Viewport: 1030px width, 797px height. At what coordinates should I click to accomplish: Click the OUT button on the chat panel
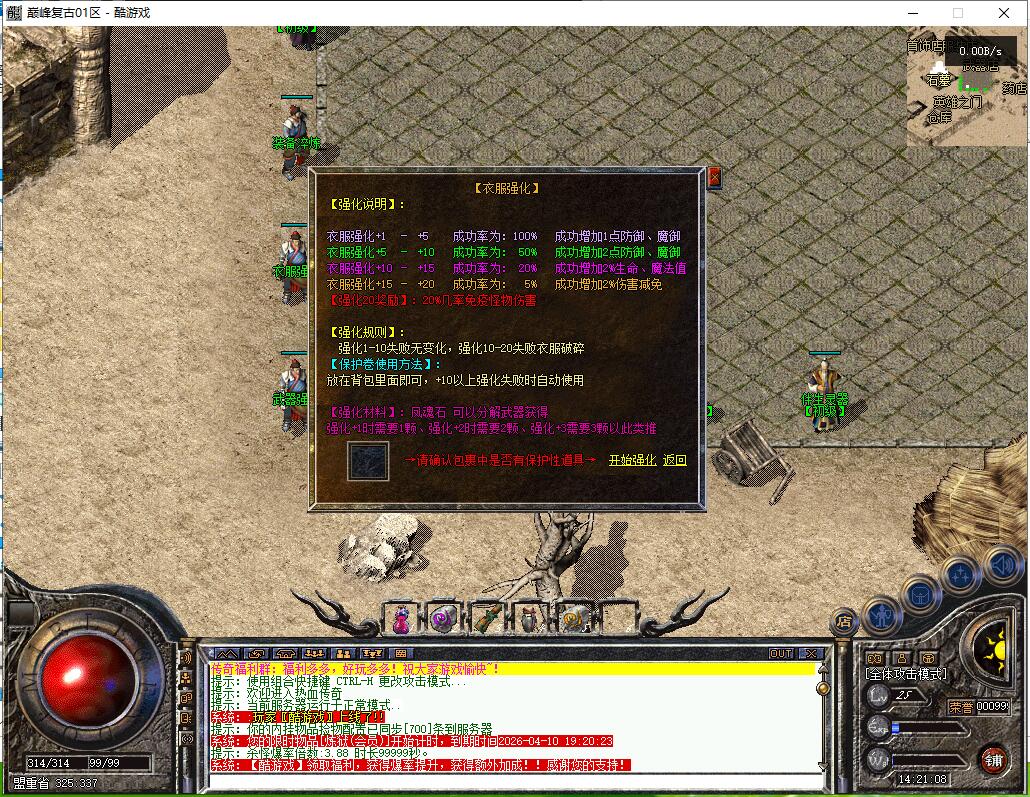780,654
